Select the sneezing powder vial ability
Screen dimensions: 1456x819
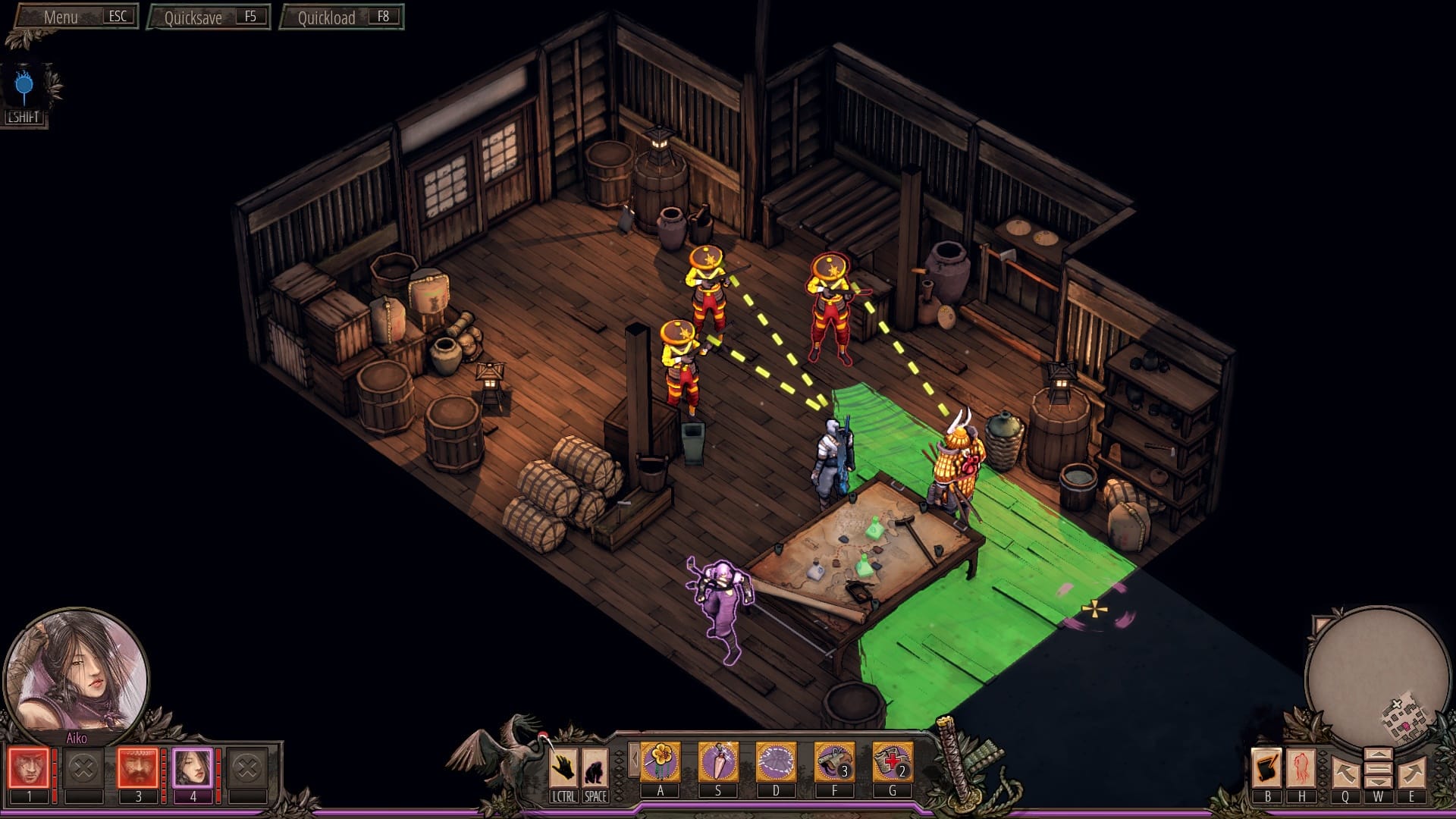718,761
